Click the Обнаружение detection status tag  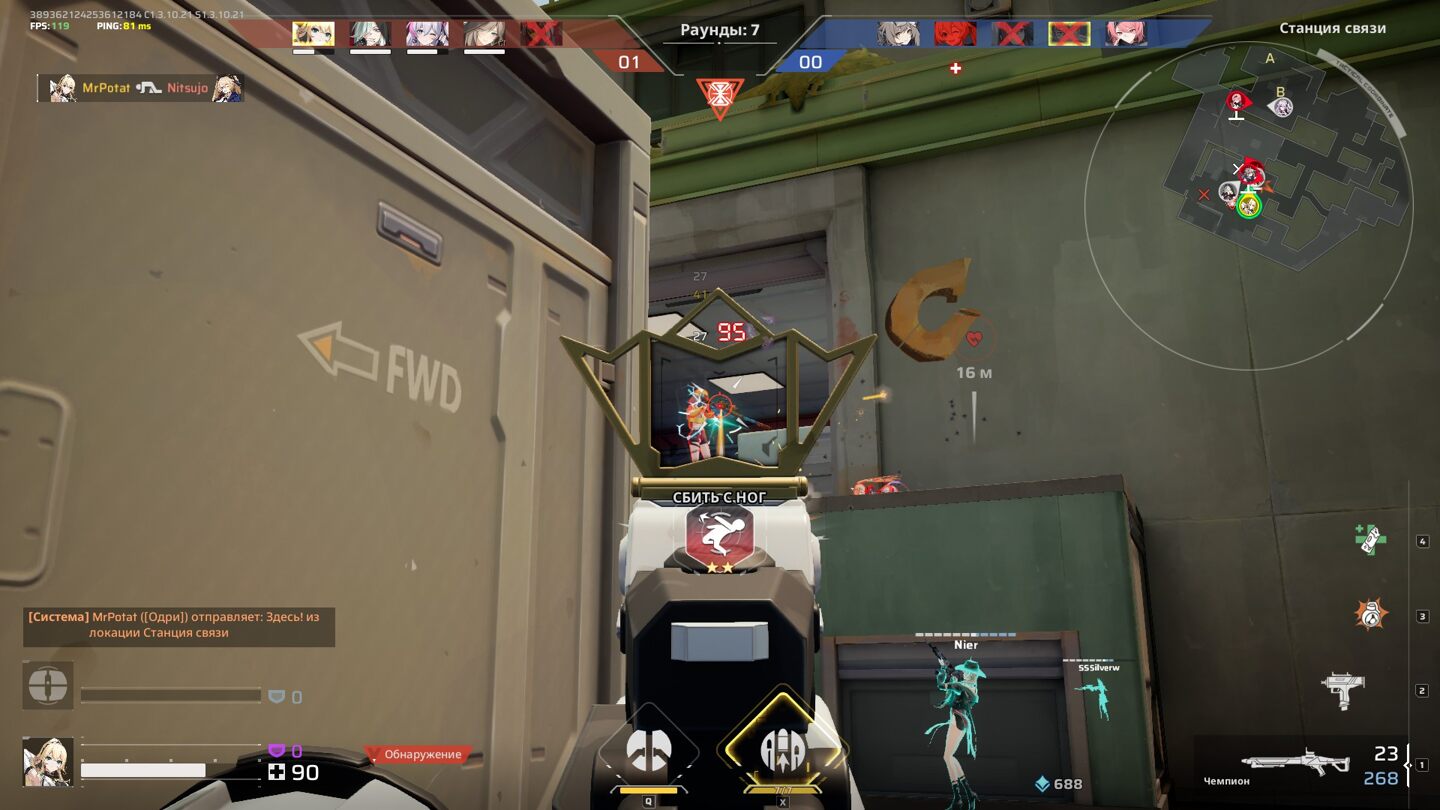click(x=416, y=755)
